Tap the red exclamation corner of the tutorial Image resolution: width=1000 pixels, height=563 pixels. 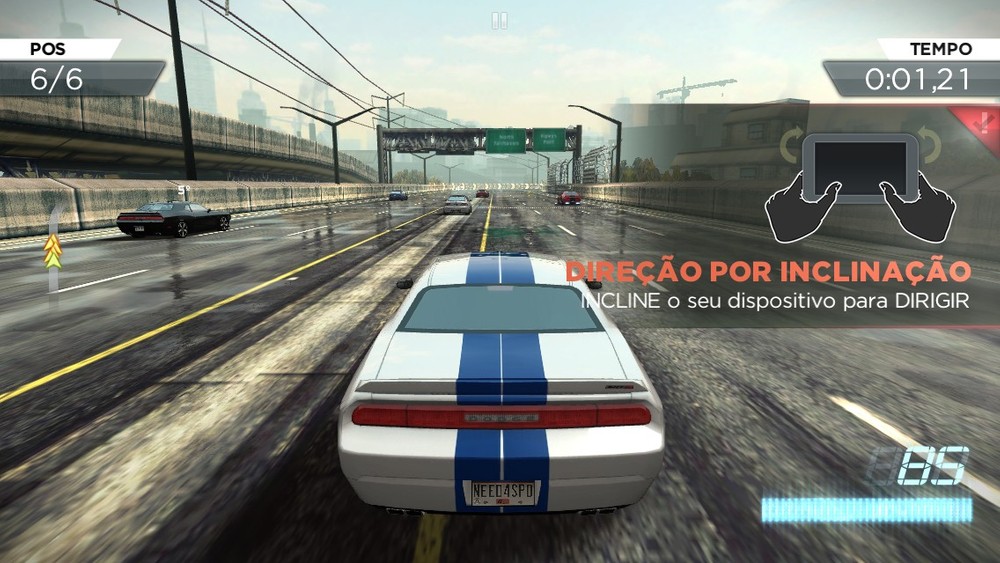[987, 118]
